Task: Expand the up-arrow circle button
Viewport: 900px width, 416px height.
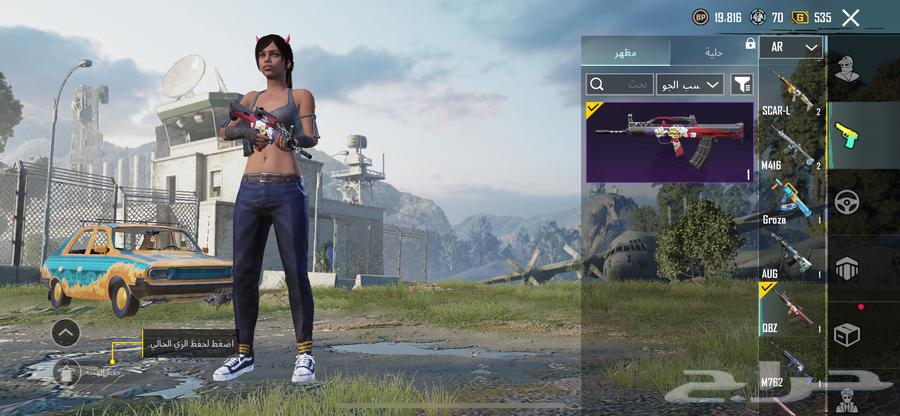Action: click(66, 333)
